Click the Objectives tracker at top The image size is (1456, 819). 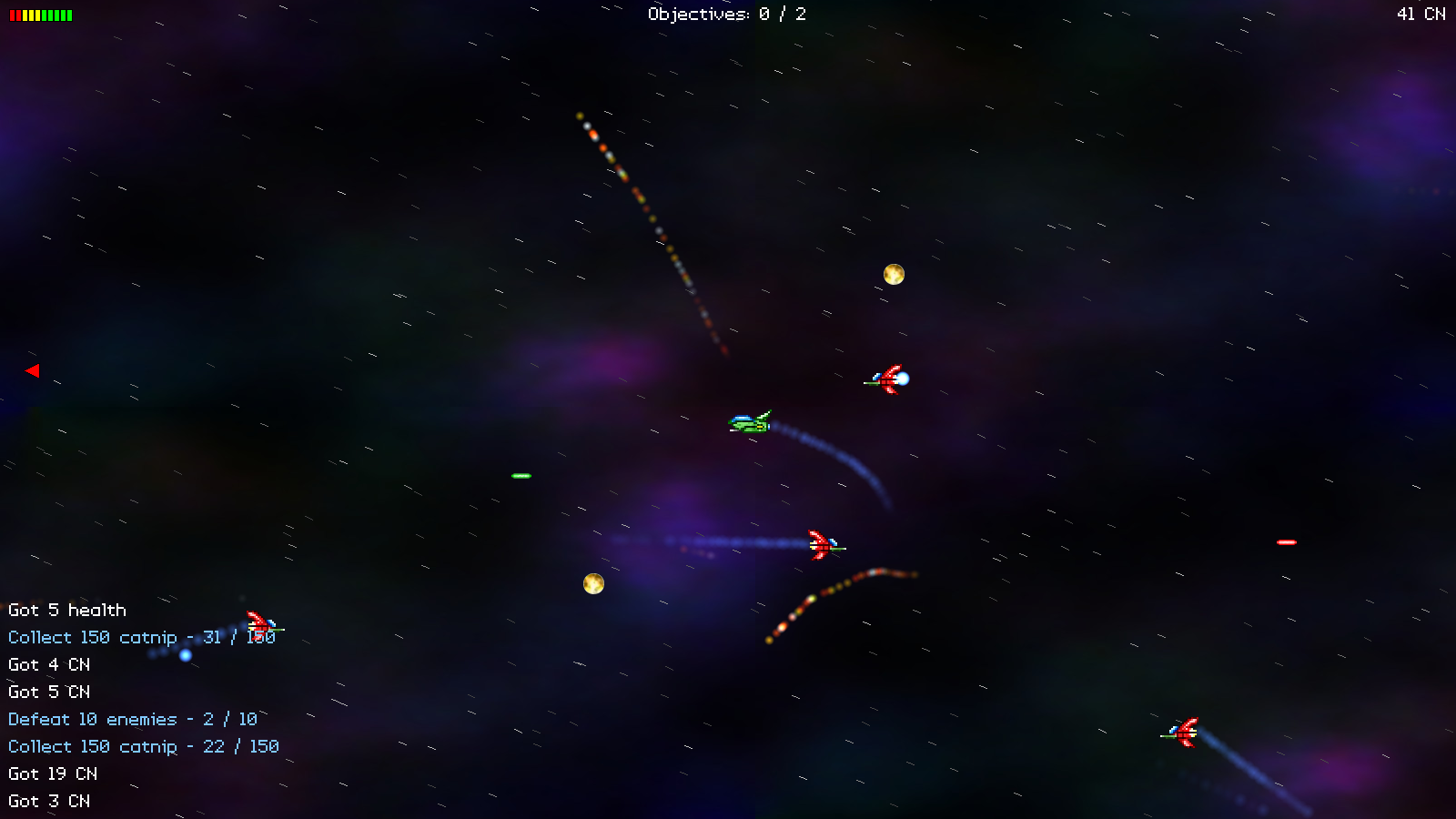click(x=726, y=14)
